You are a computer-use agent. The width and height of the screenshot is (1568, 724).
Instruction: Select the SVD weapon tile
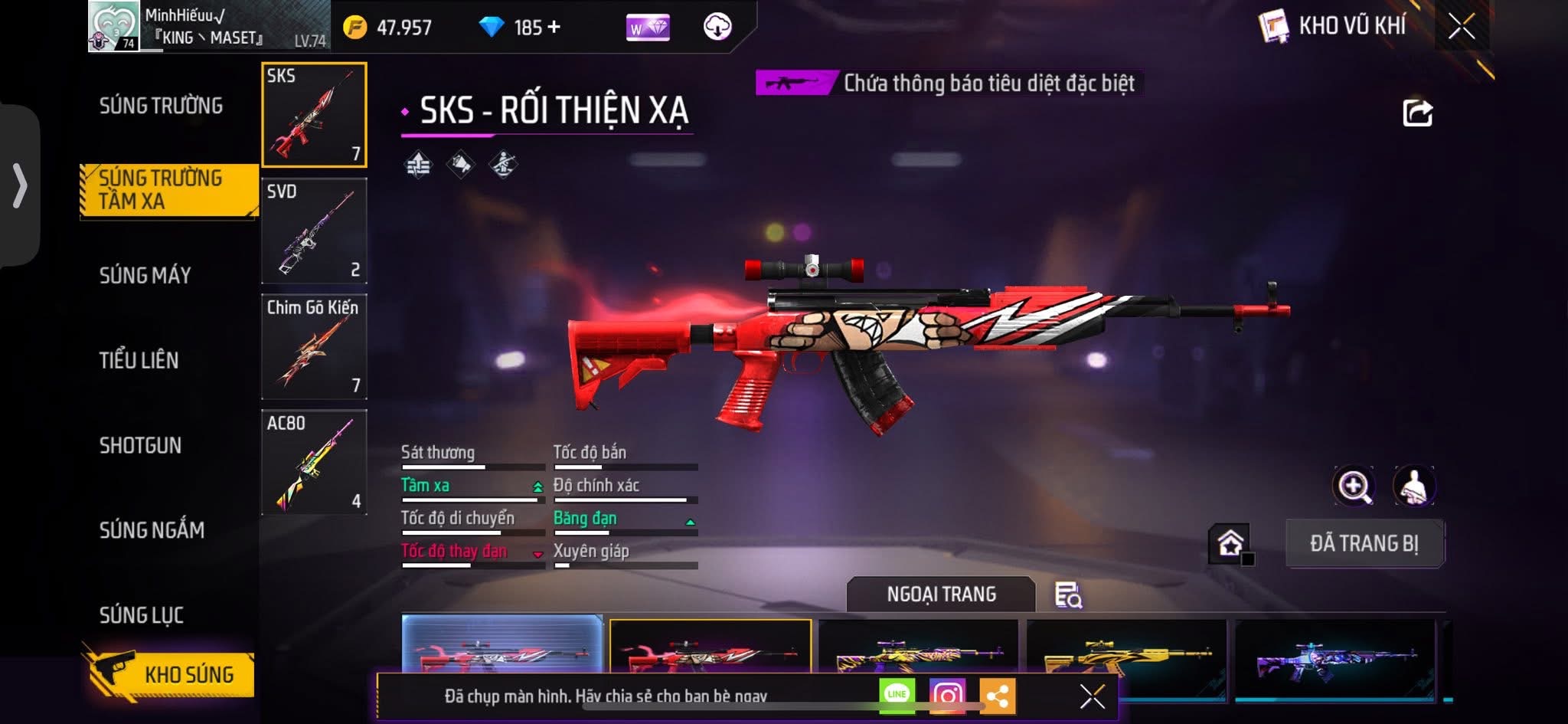(x=314, y=231)
